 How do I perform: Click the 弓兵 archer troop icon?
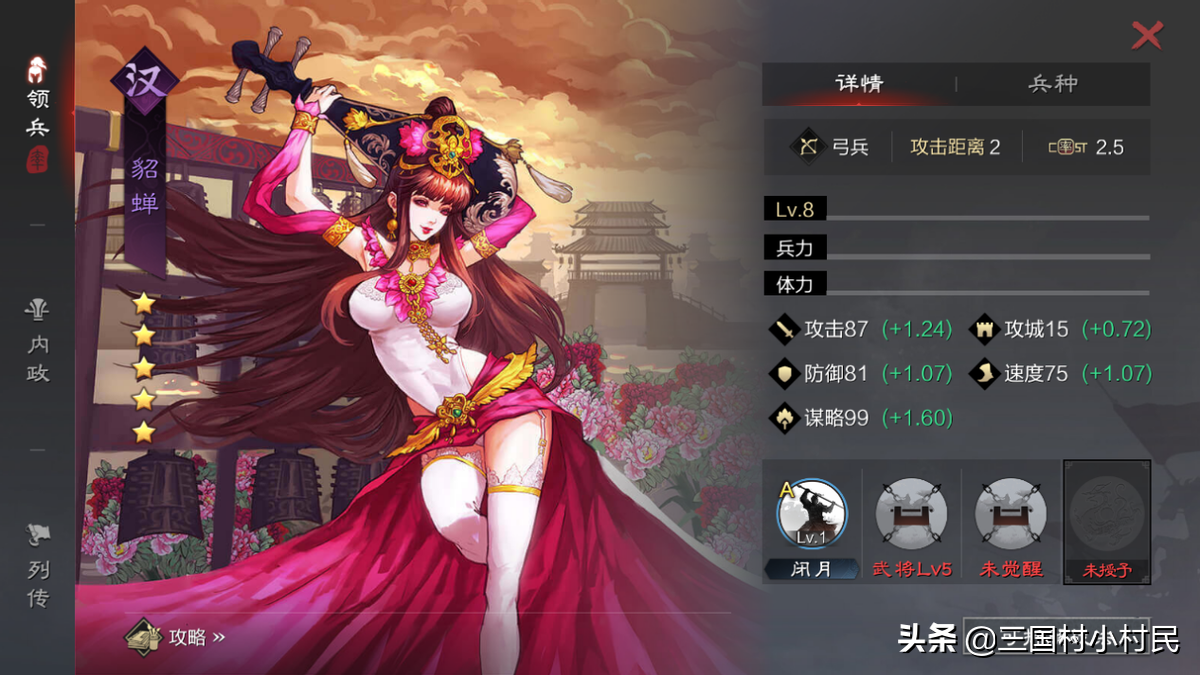(806, 147)
